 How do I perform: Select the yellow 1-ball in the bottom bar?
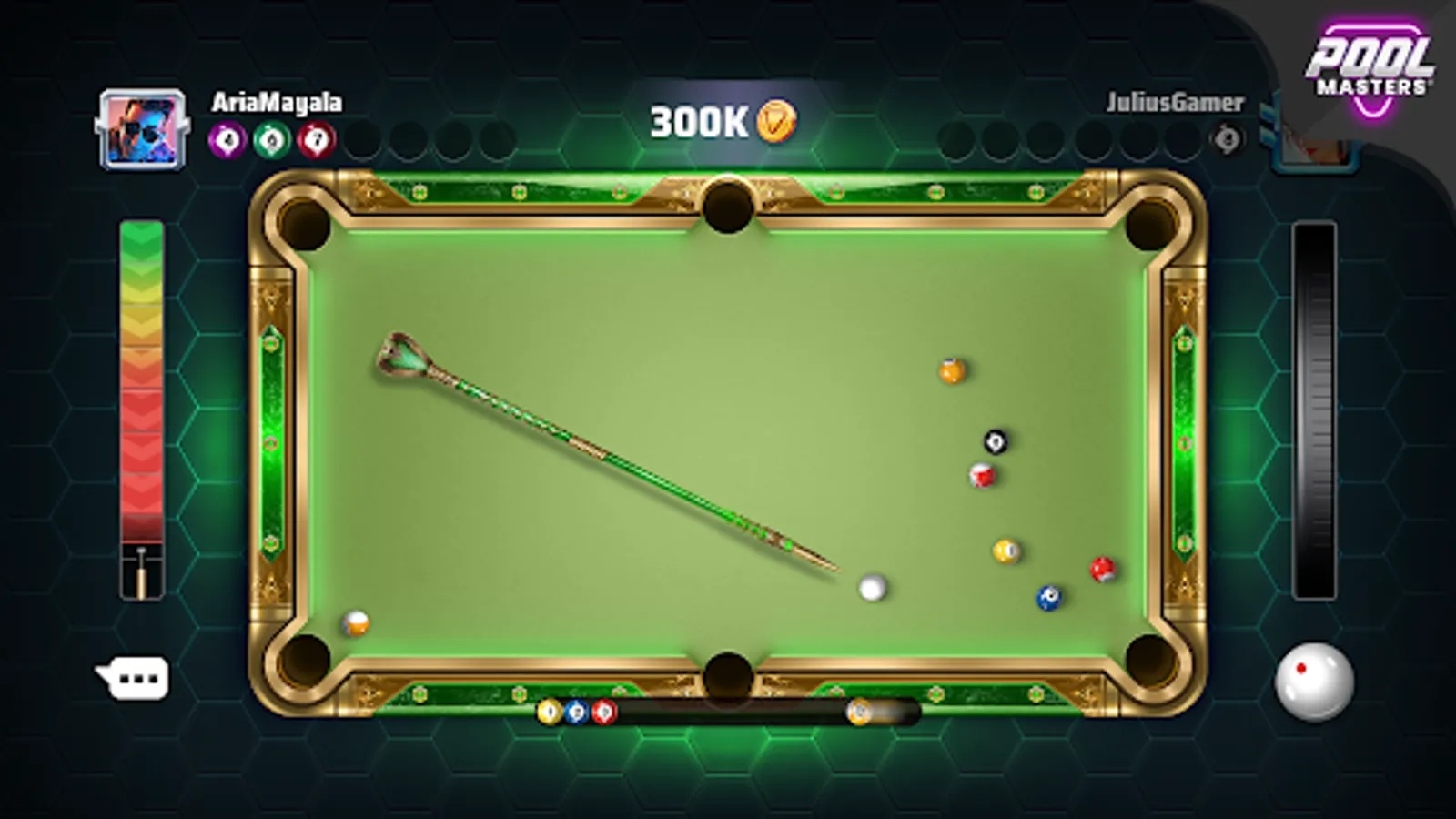[549, 712]
